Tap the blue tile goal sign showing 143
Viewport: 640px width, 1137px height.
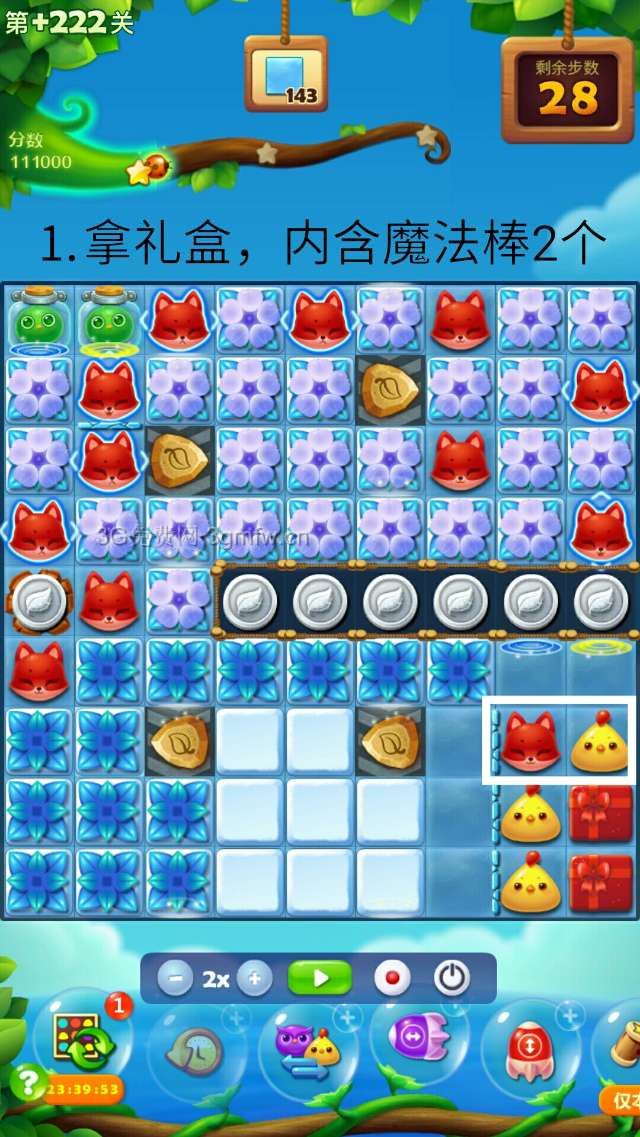point(286,75)
